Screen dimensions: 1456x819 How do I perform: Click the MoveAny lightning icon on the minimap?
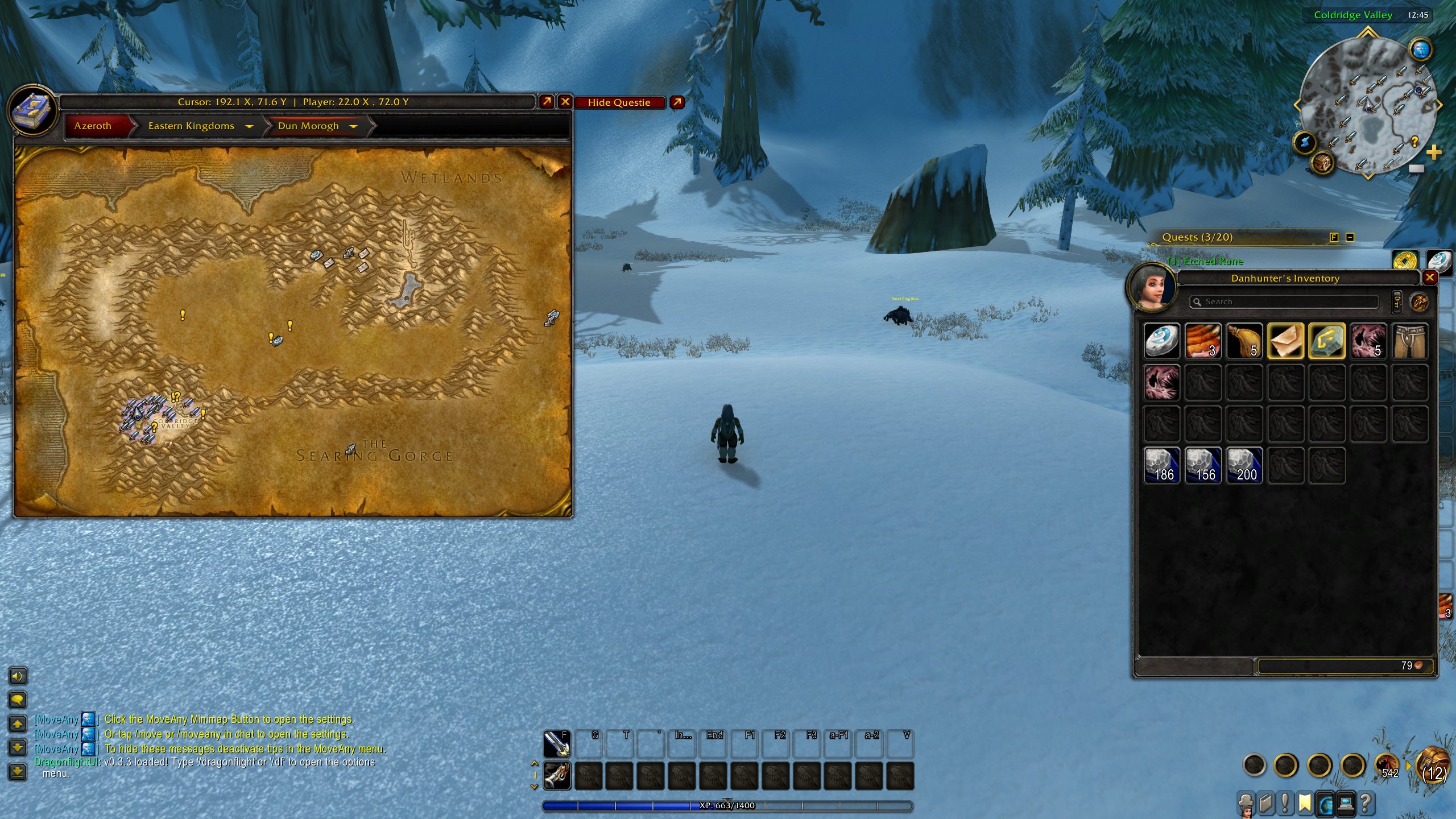[1305, 142]
